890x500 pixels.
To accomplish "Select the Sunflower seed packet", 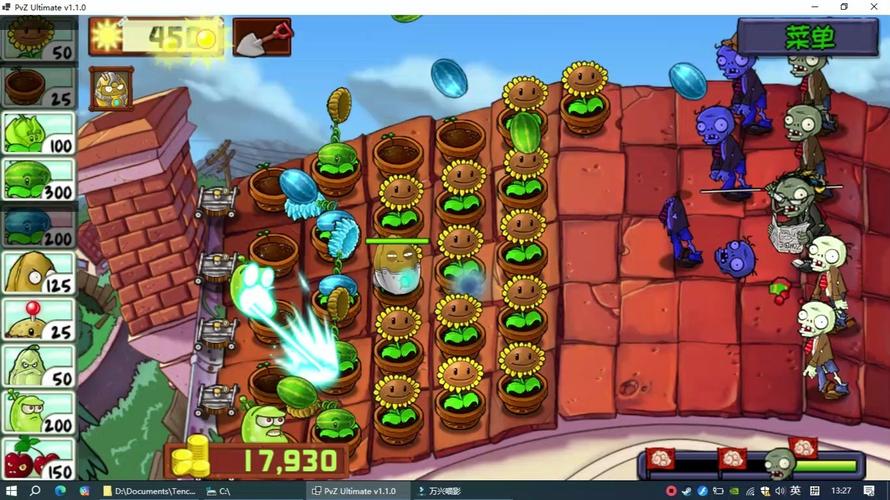I will click(x=39, y=38).
